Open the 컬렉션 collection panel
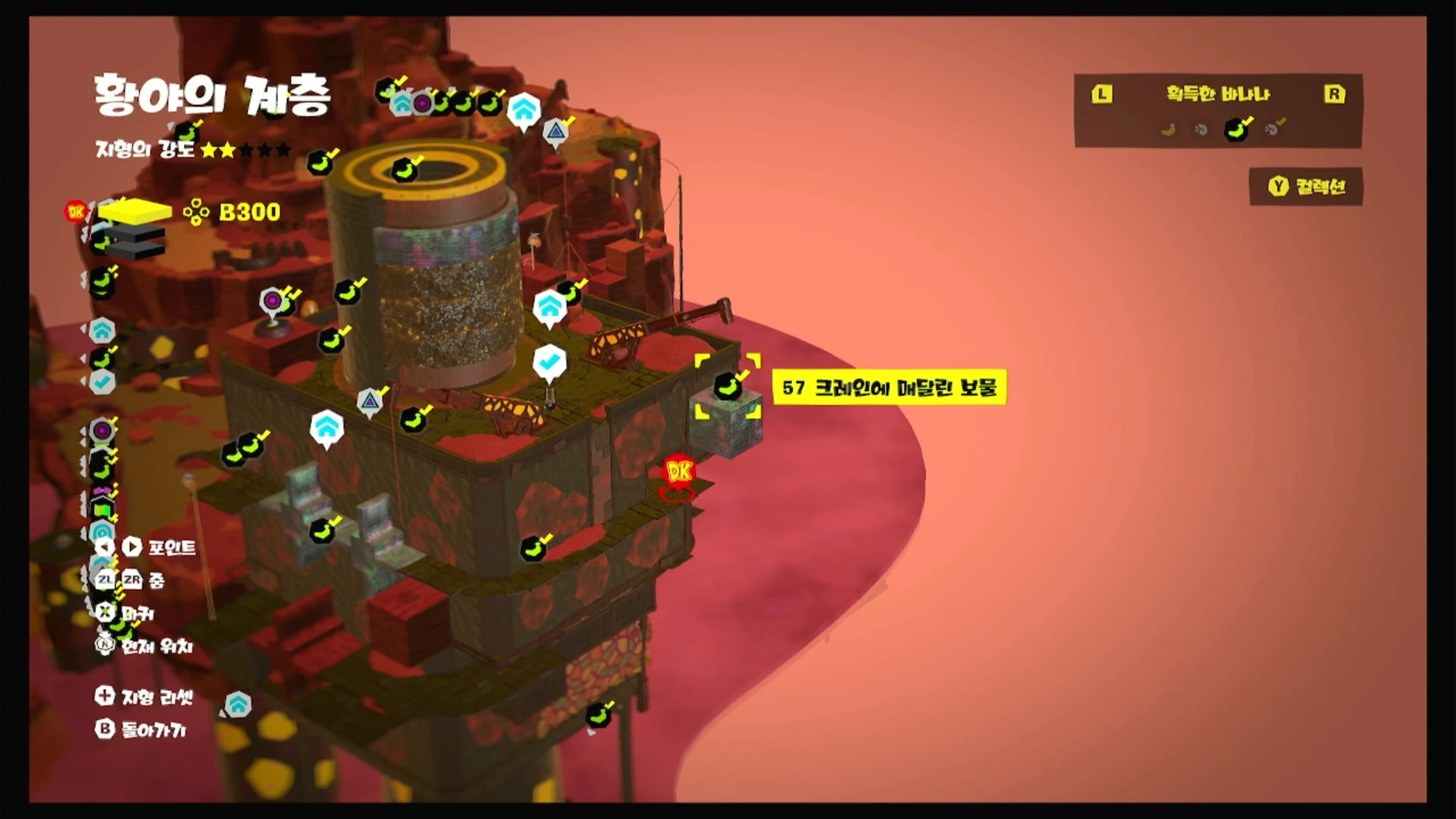 [x=1306, y=186]
